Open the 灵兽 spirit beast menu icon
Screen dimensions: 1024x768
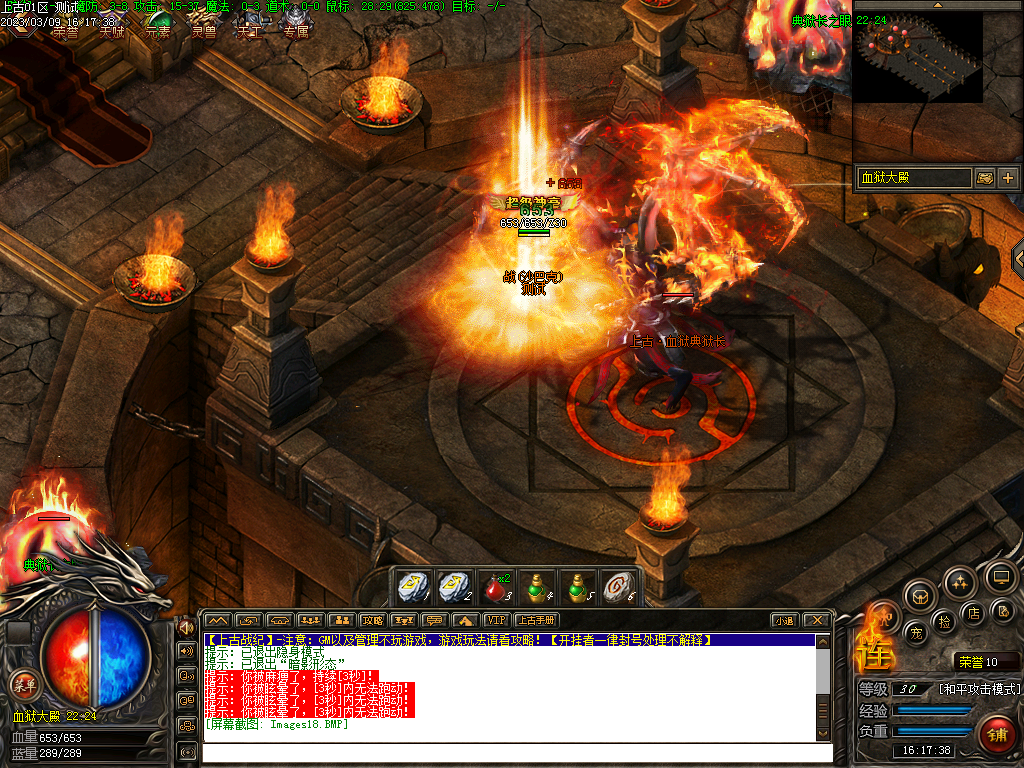[x=203, y=26]
